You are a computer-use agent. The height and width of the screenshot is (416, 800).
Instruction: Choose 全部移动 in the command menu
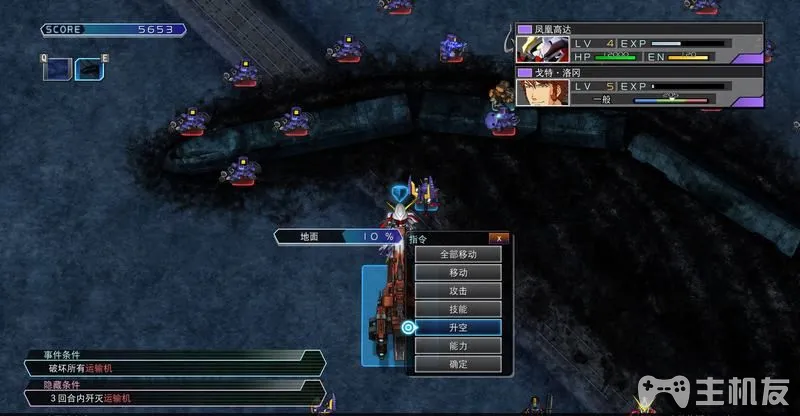pyautogui.click(x=458, y=254)
